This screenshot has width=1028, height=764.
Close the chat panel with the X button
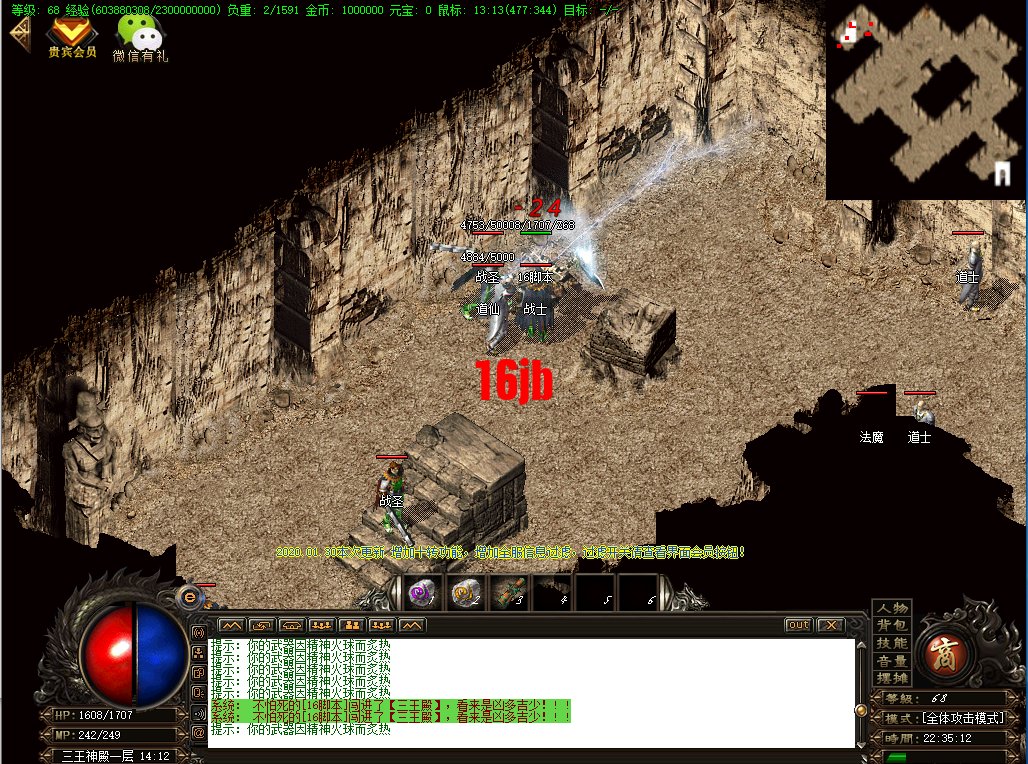pos(830,625)
